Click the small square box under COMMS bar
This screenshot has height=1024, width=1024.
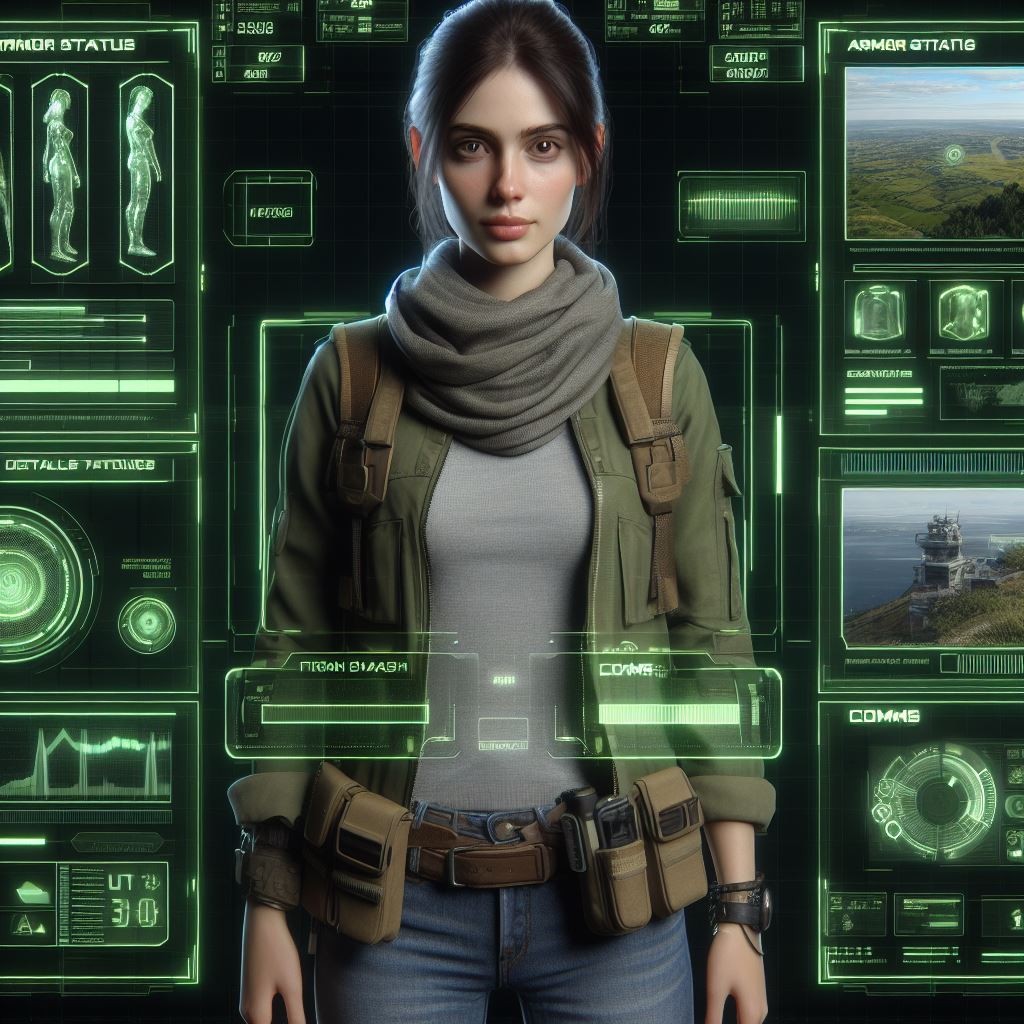click(x=503, y=732)
